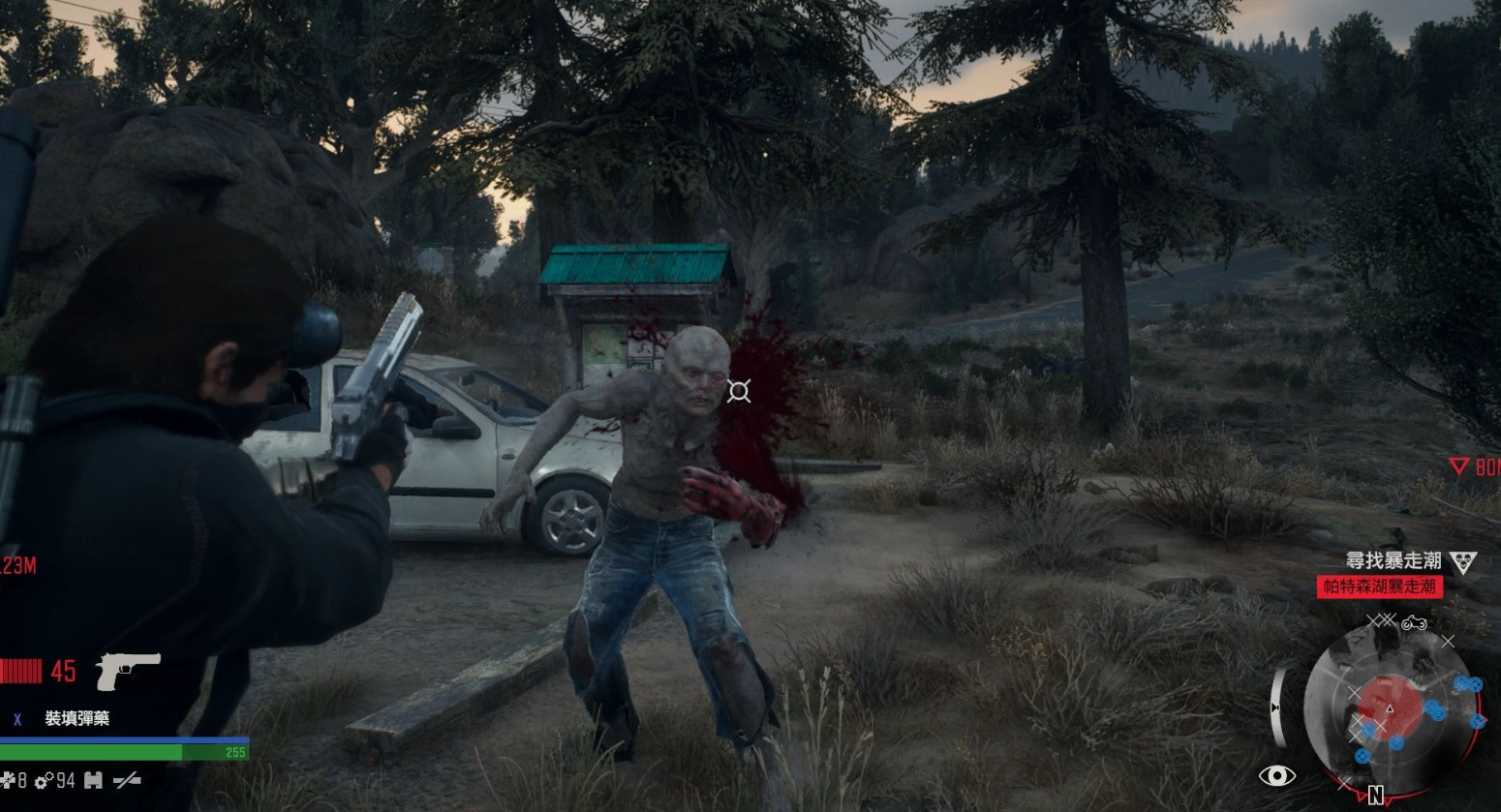
Task: Click the horde skull triangle icon
Action: click(x=1462, y=562)
